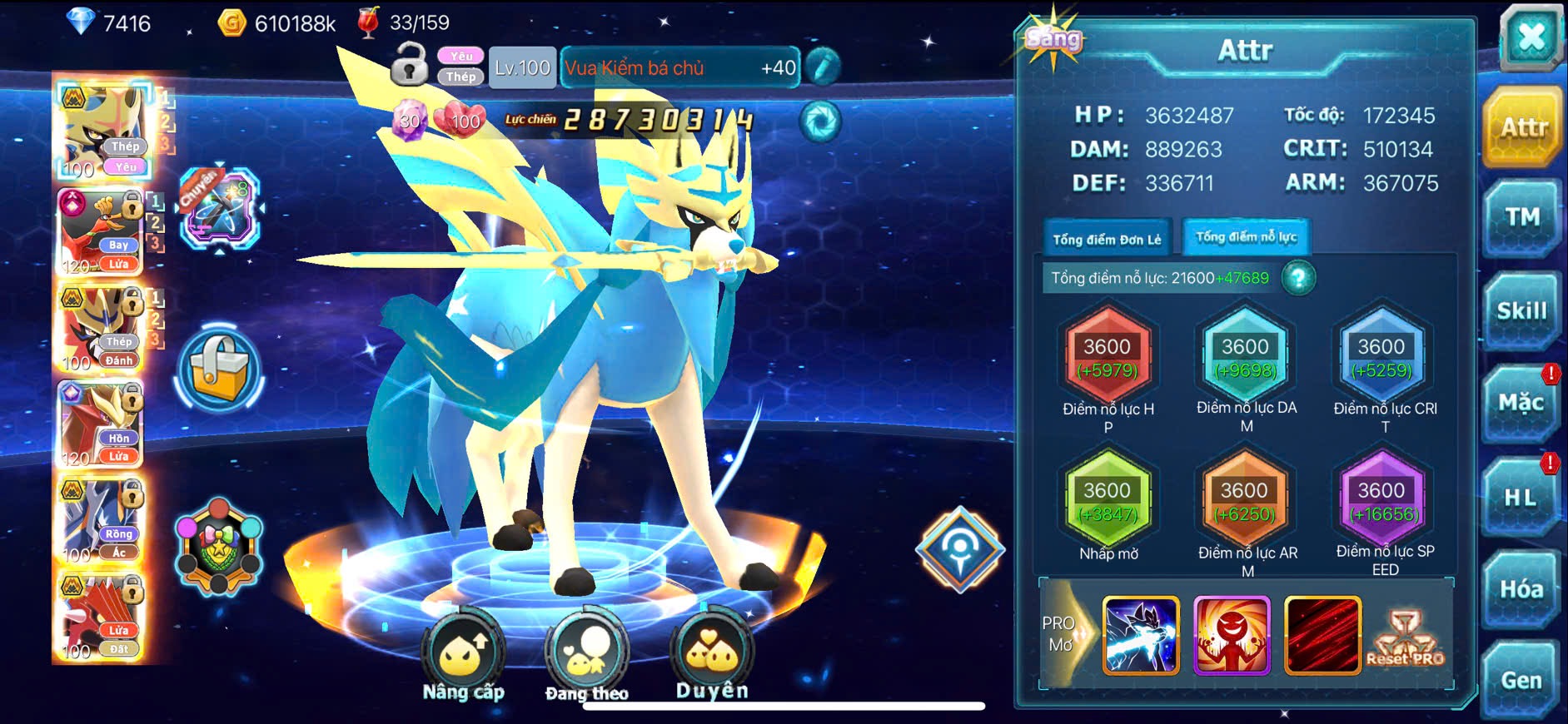Image resolution: width=1568 pixels, height=724 pixels.
Task: Click the effort points help question mark
Action: (x=1298, y=278)
